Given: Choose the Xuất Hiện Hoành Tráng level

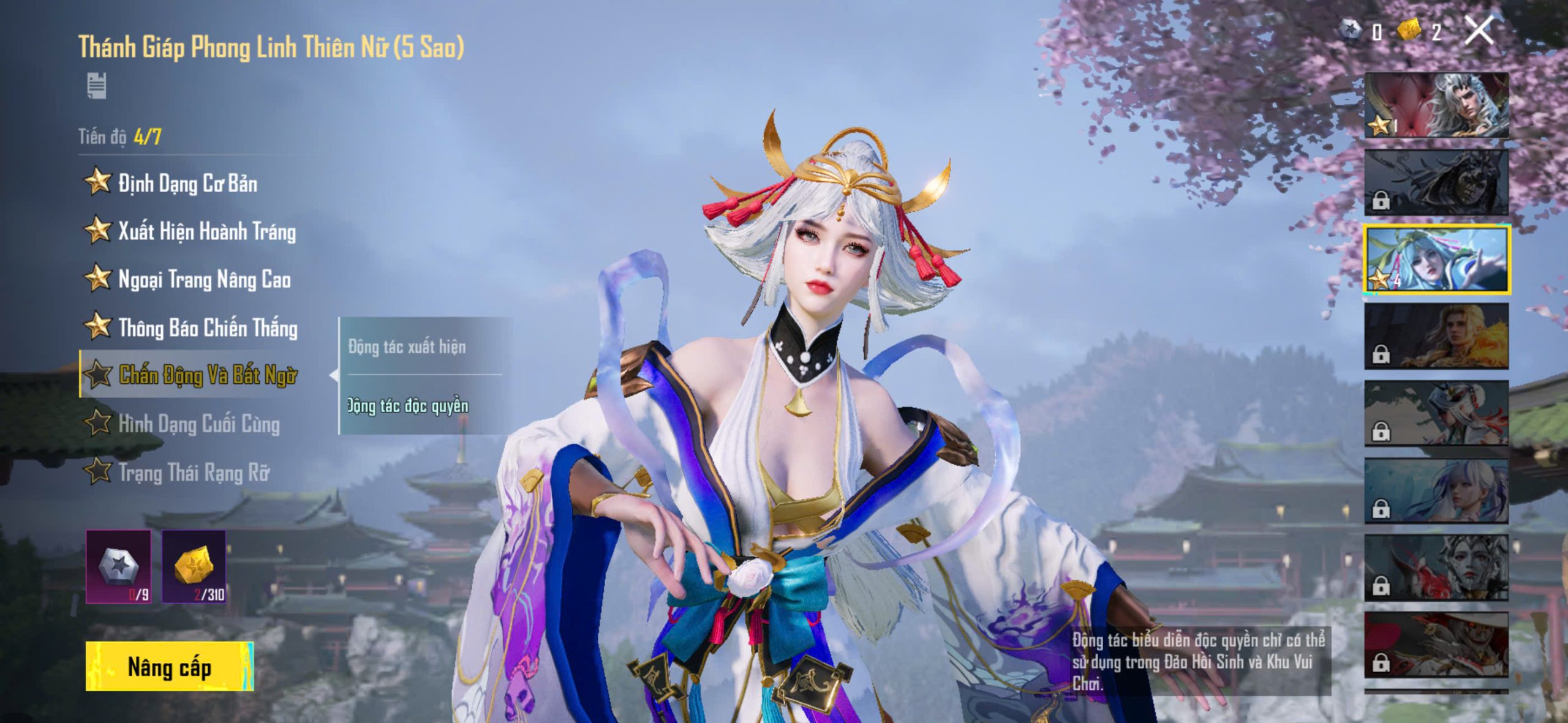Looking at the screenshot, I should [206, 231].
